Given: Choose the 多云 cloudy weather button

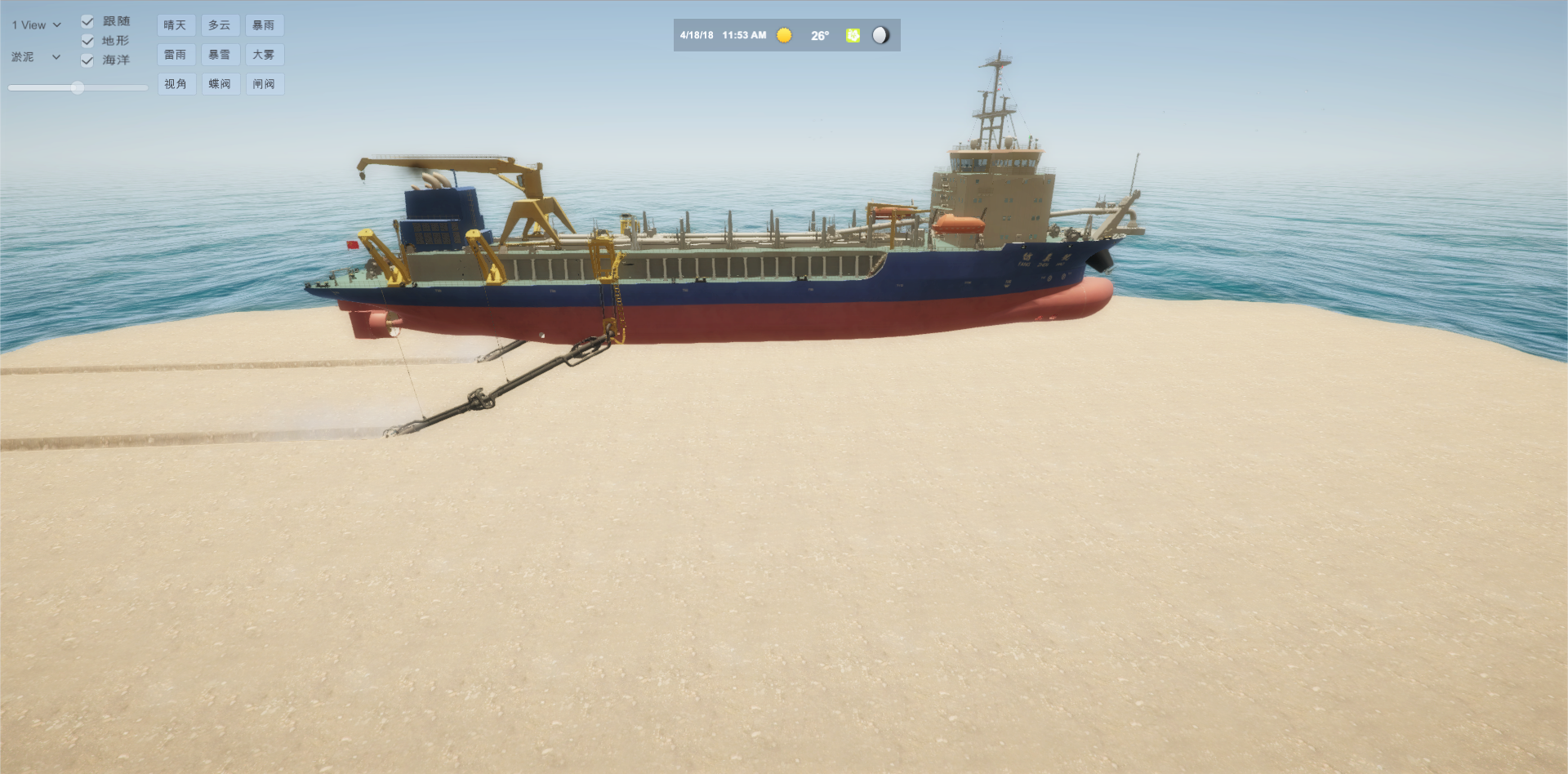Looking at the screenshot, I should point(220,25).
